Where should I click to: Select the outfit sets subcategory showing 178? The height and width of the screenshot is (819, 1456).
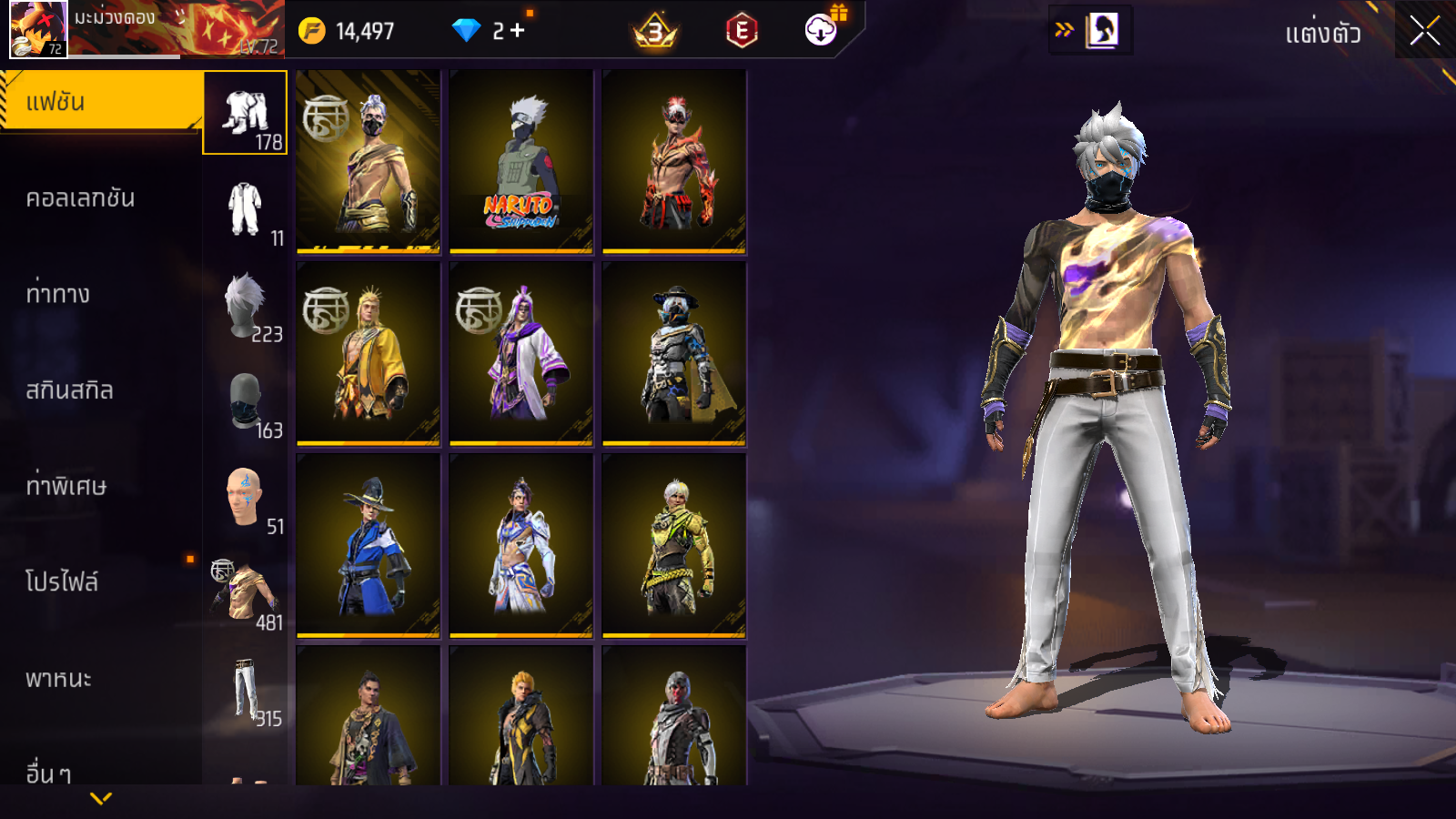coord(245,114)
